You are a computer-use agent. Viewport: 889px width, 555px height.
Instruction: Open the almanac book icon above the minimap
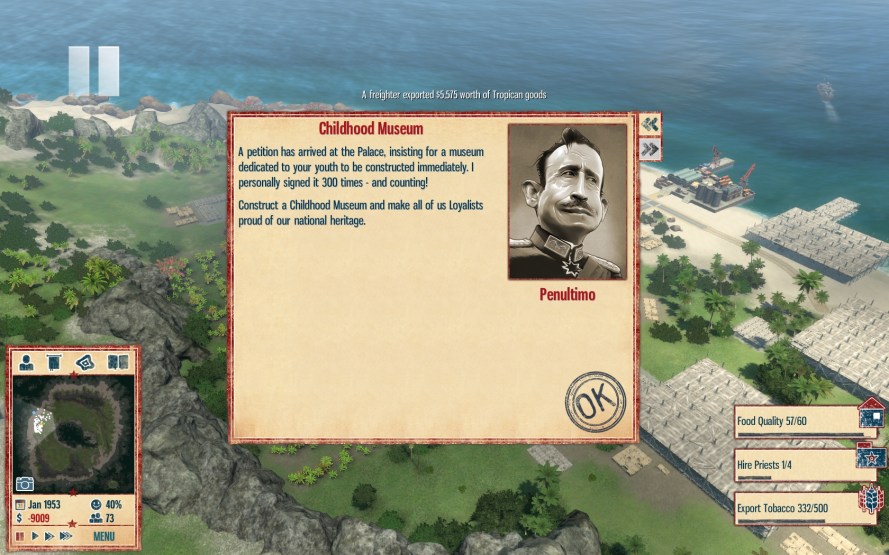coord(117,362)
